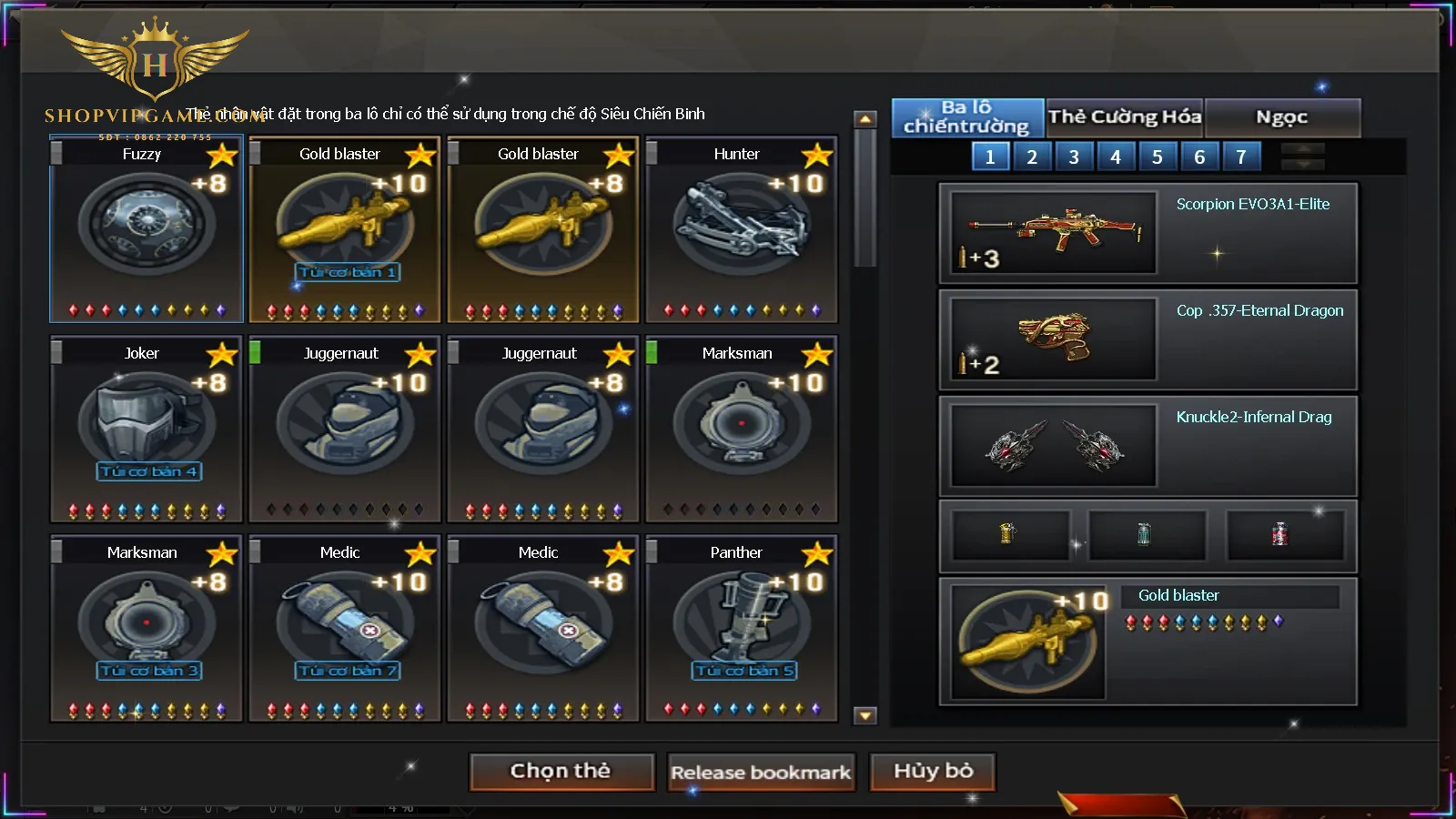Image resolution: width=1456 pixels, height=819 pixels.
Task: Choose the Panther +10 card
Action: point(741,628)
